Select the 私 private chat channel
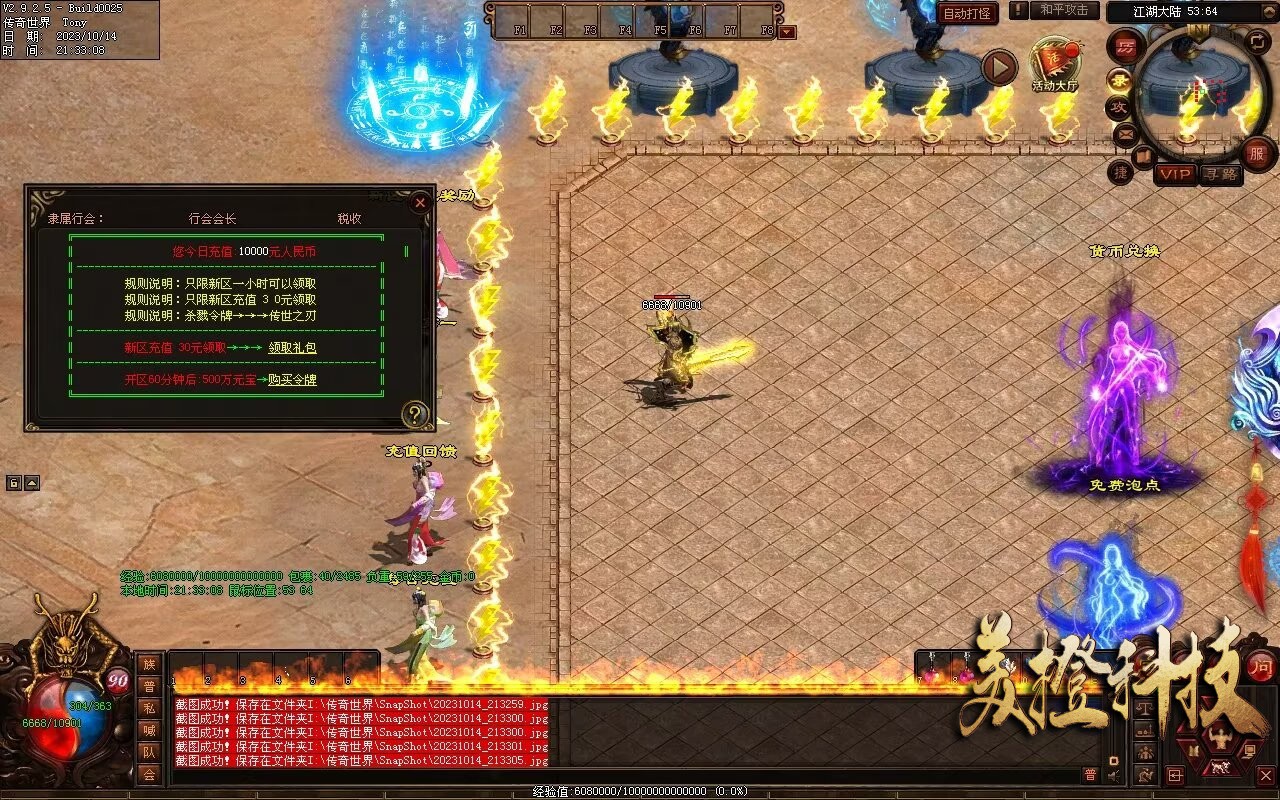The image size is (1280, 800). [149, 708]
